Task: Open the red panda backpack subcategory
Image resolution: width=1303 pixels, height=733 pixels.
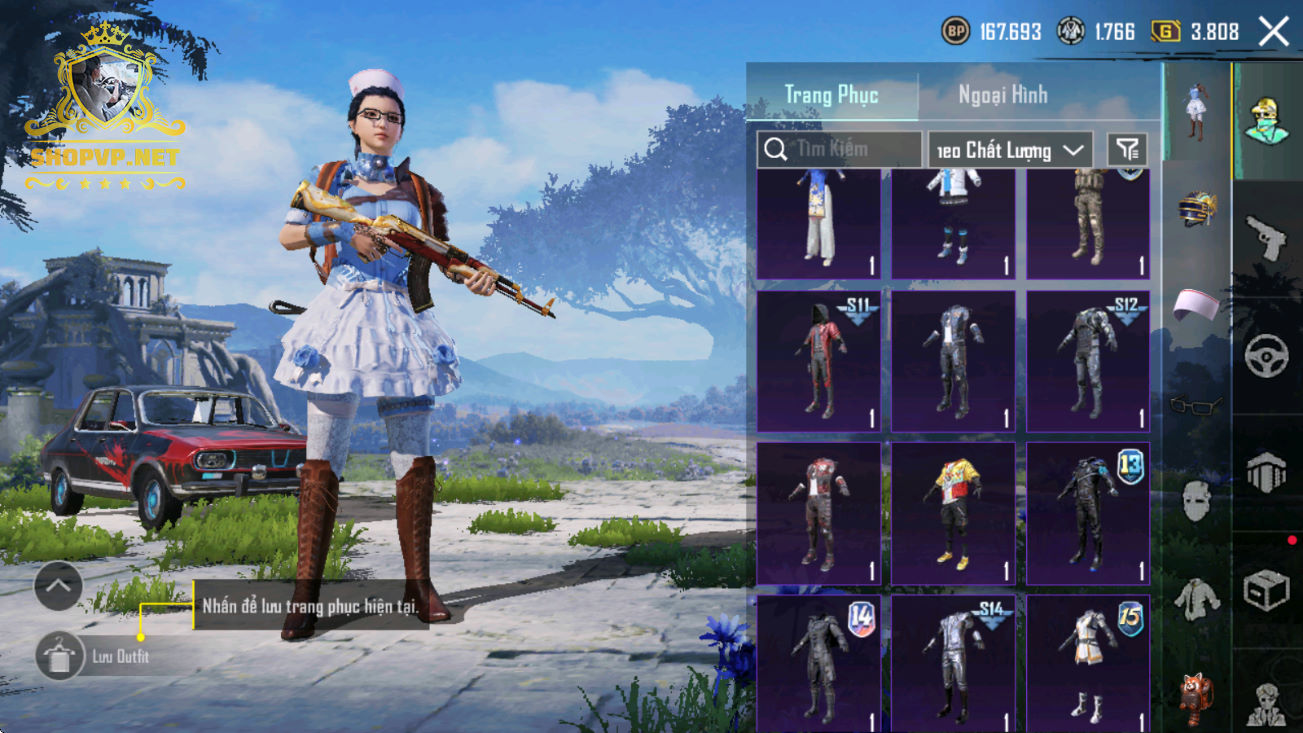Action: [1196, 697]
